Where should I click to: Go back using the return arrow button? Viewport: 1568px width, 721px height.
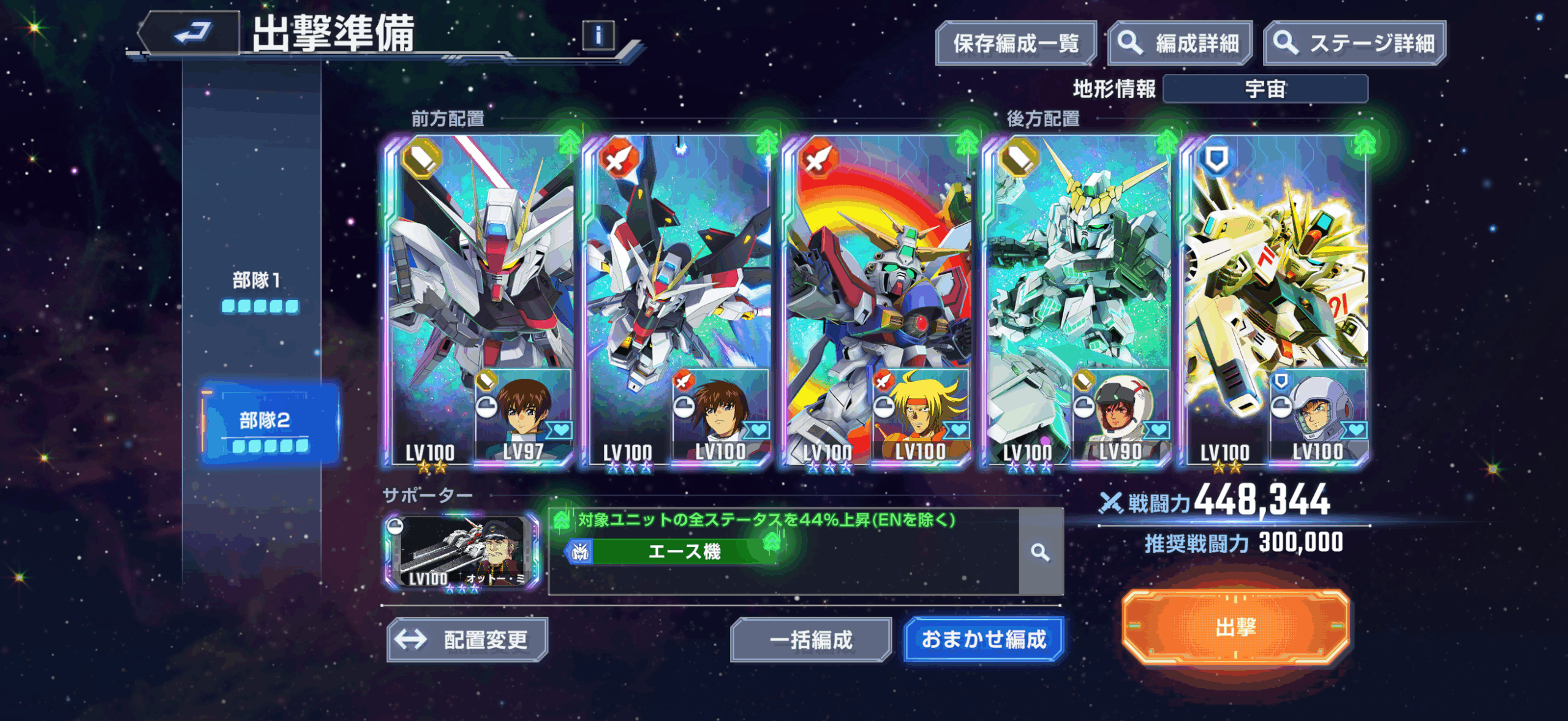[x=191, y=33]
